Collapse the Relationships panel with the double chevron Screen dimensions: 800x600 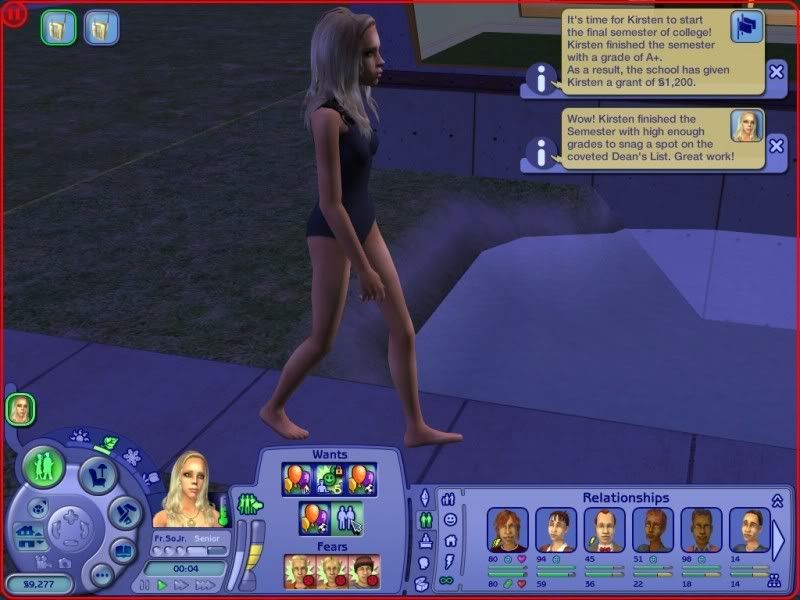click(x=776, y=500)
